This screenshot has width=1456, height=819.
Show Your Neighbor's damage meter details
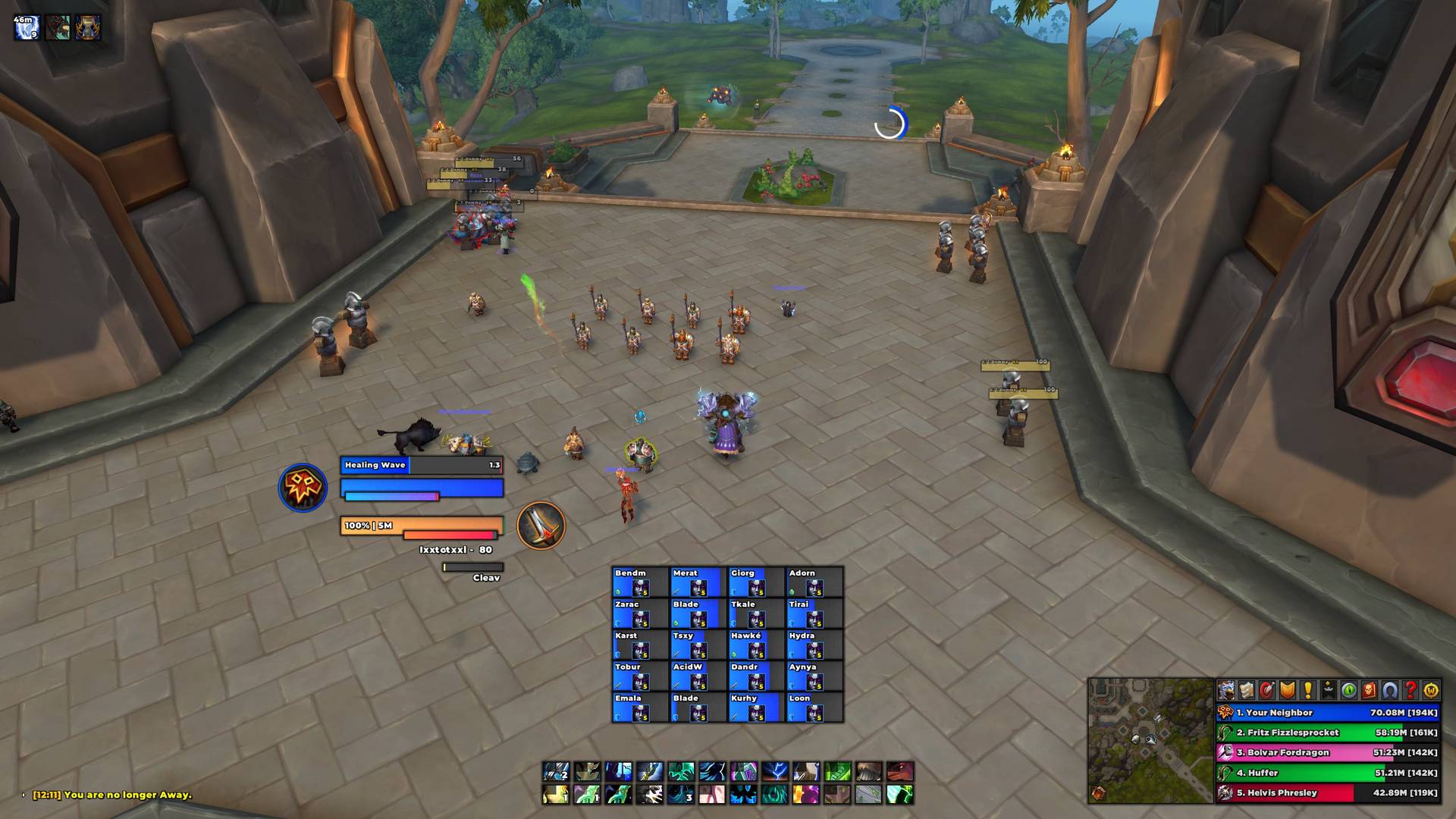1328,713
